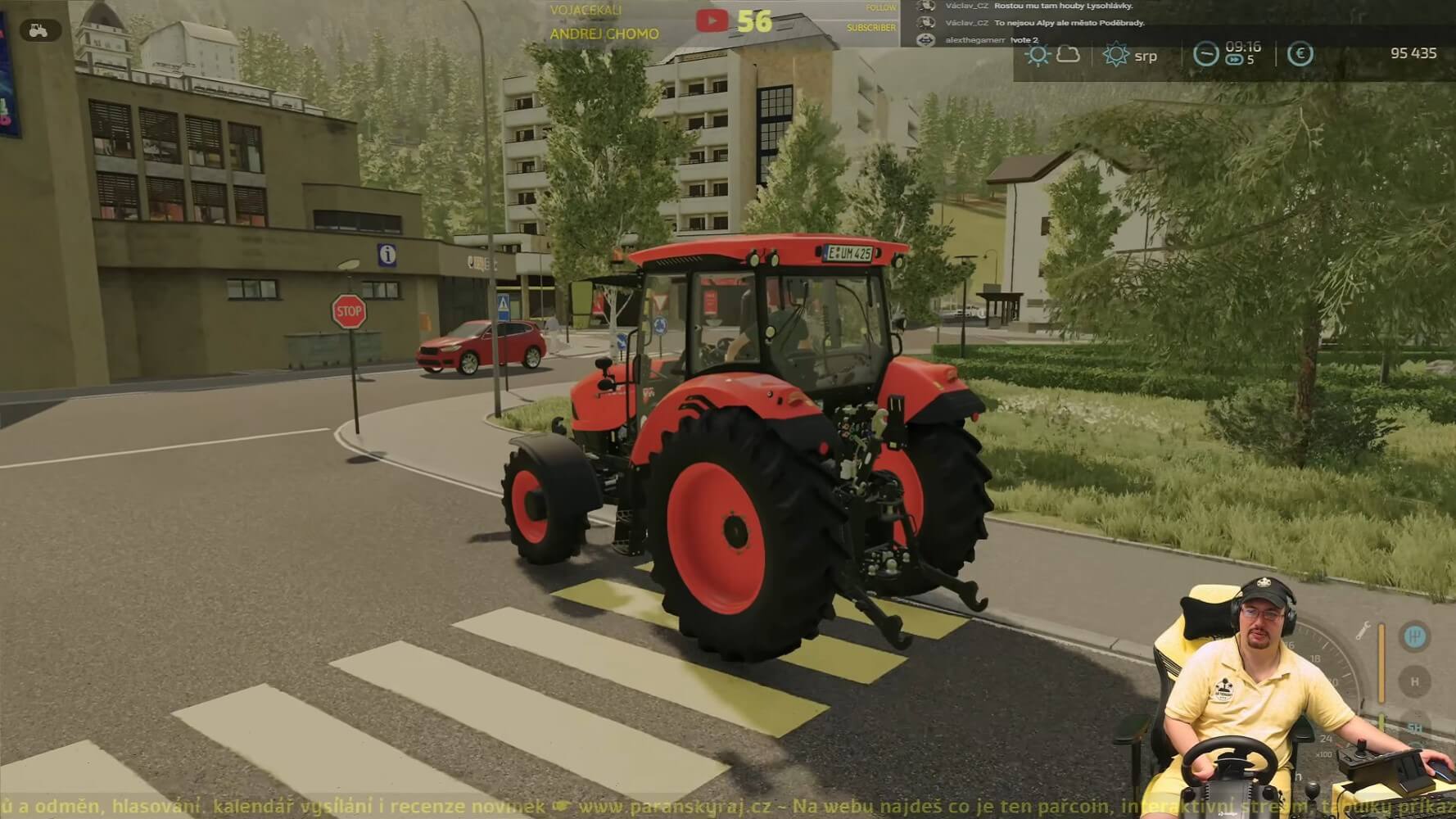
Task: Open the srp season calendar icon
Action: pyautogui.click(x=1116, y=56)
